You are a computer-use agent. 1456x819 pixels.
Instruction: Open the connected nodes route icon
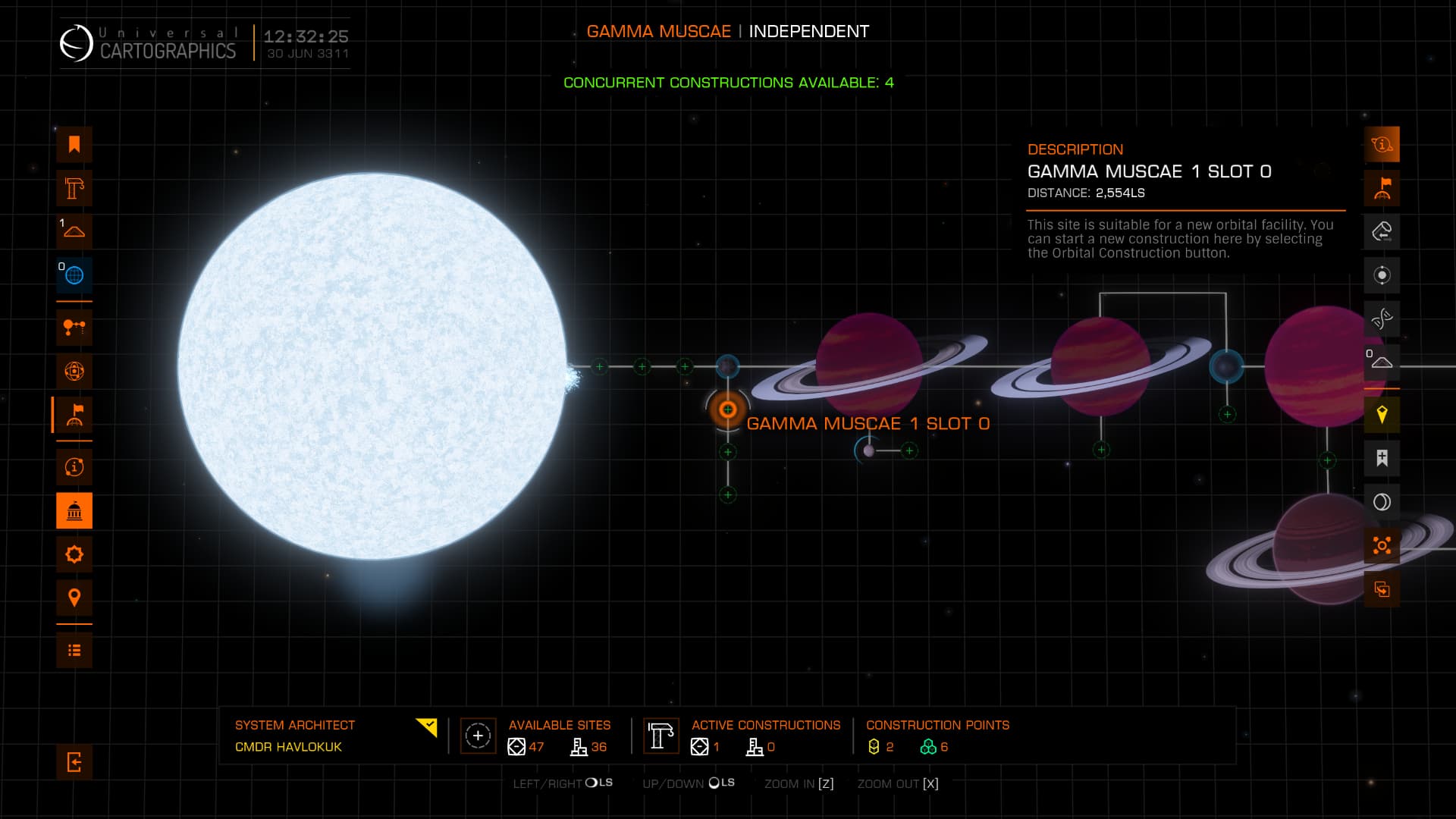(x=74, y=328)
